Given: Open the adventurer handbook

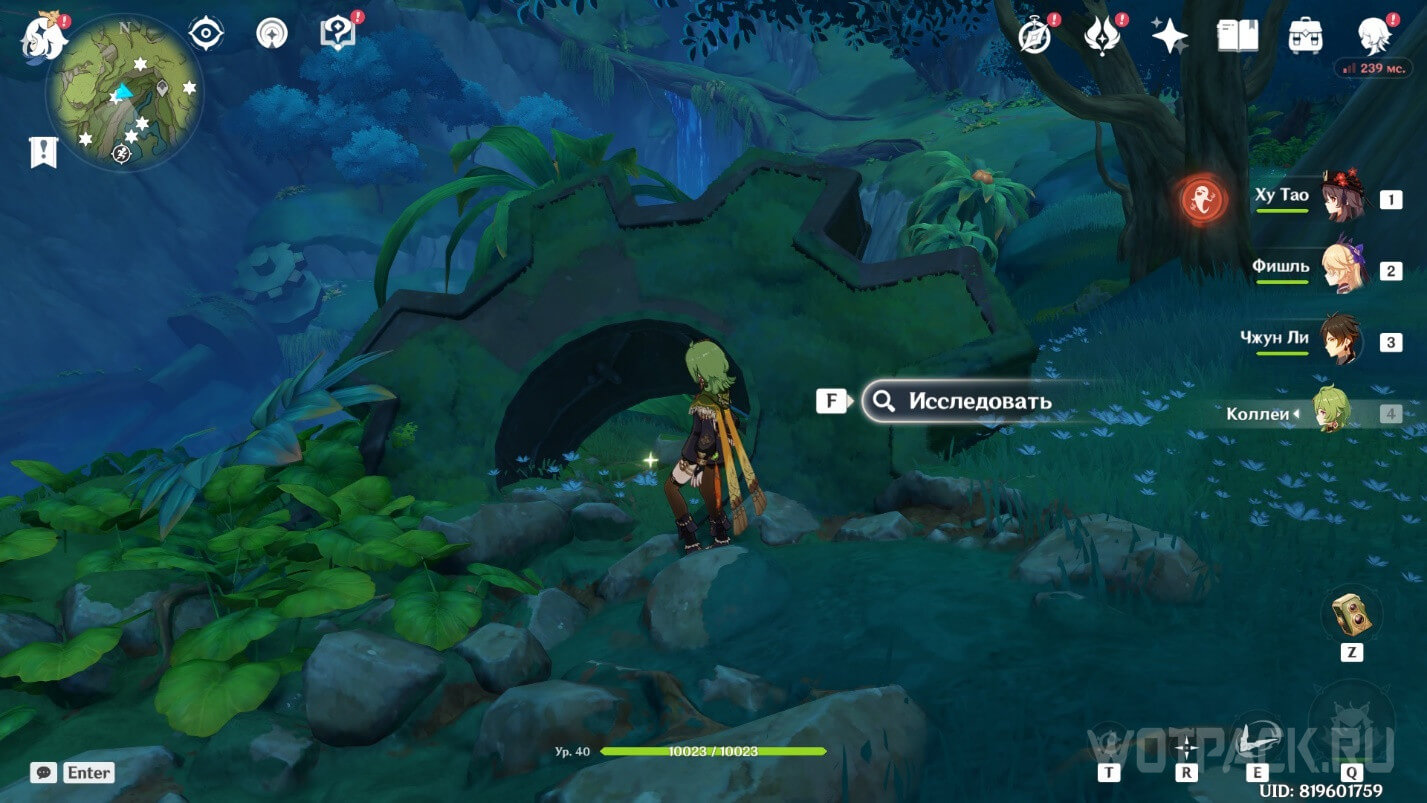Looking at the screenshot, I should (x=1237, y=36).
